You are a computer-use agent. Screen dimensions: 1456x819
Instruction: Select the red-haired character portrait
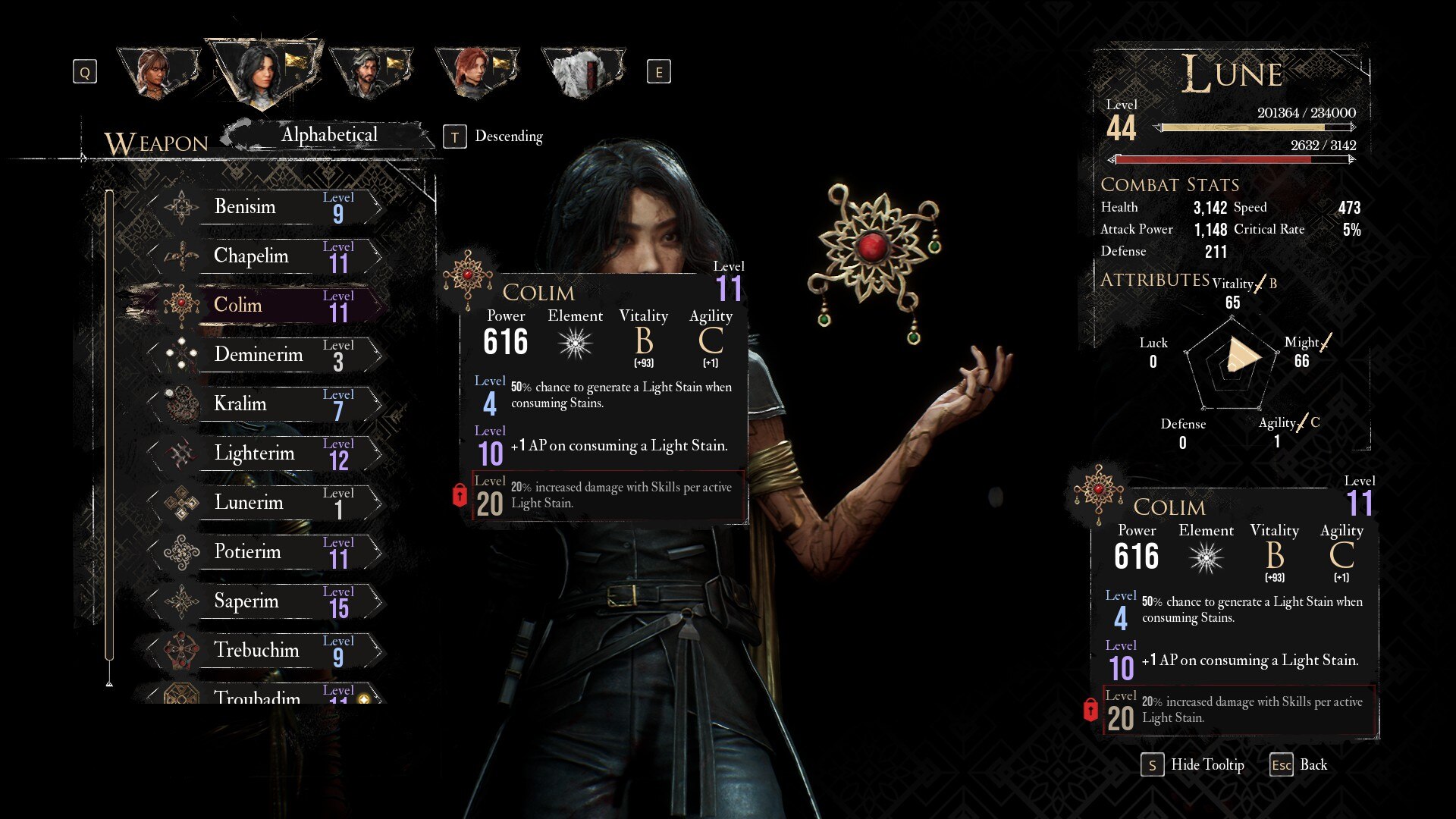475,73
